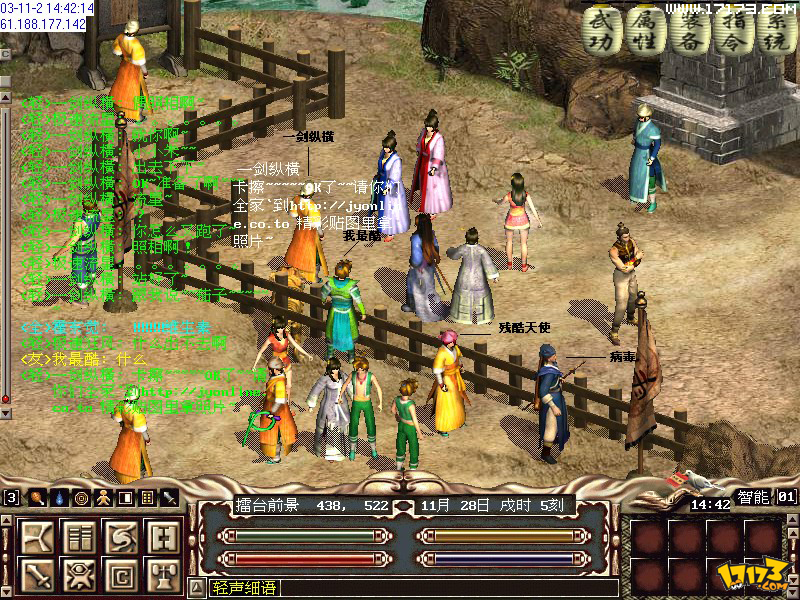The height and width of the screenshot is (600, 800).
Task: Select the 轻声细语 whisper channel label
Action: coord(243,589)
